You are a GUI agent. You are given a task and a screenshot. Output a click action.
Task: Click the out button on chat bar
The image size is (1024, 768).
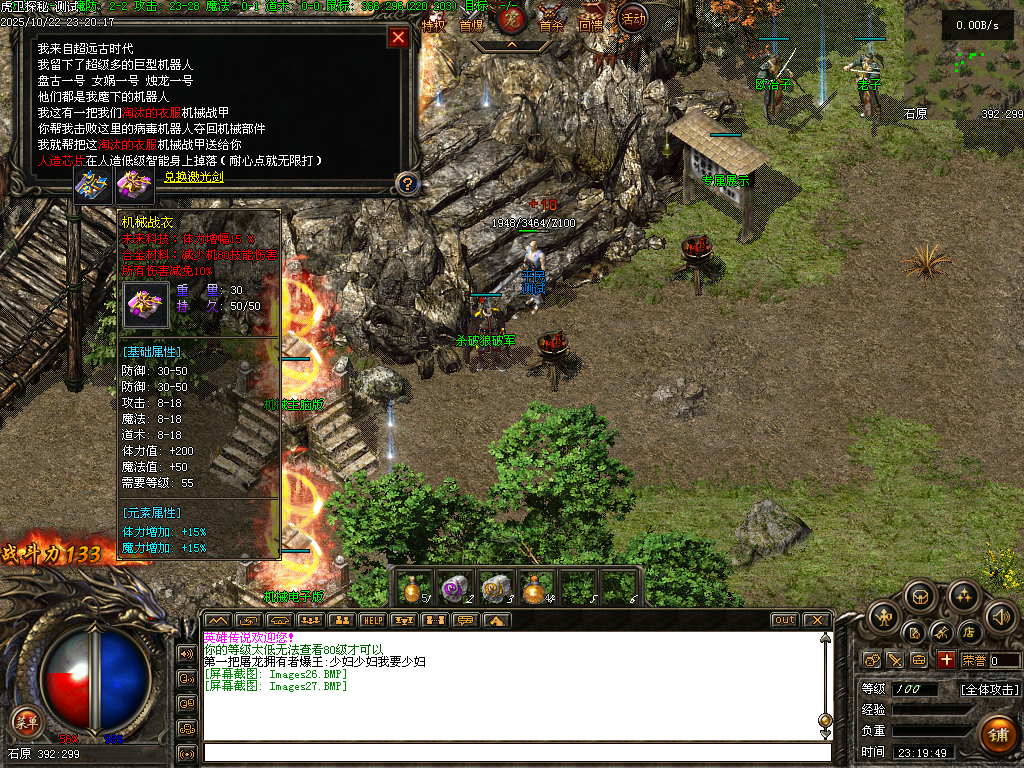click(784, 620)
